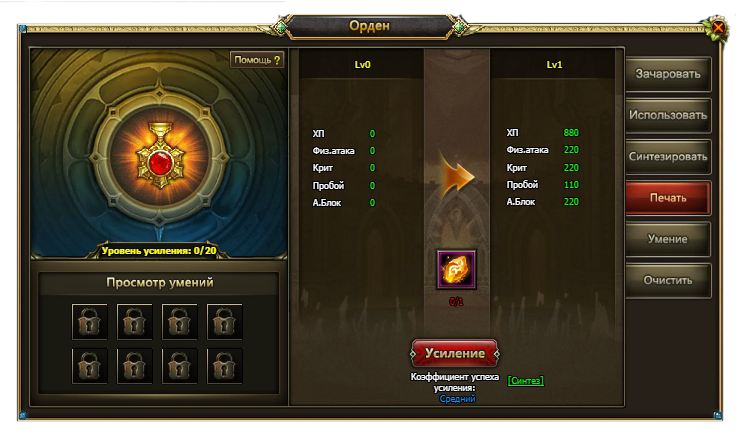The width and height of the screenshot is (749, 440).
Task: Switch to the Умение tab
Action: pyautogui.click(x=668, y=239)
